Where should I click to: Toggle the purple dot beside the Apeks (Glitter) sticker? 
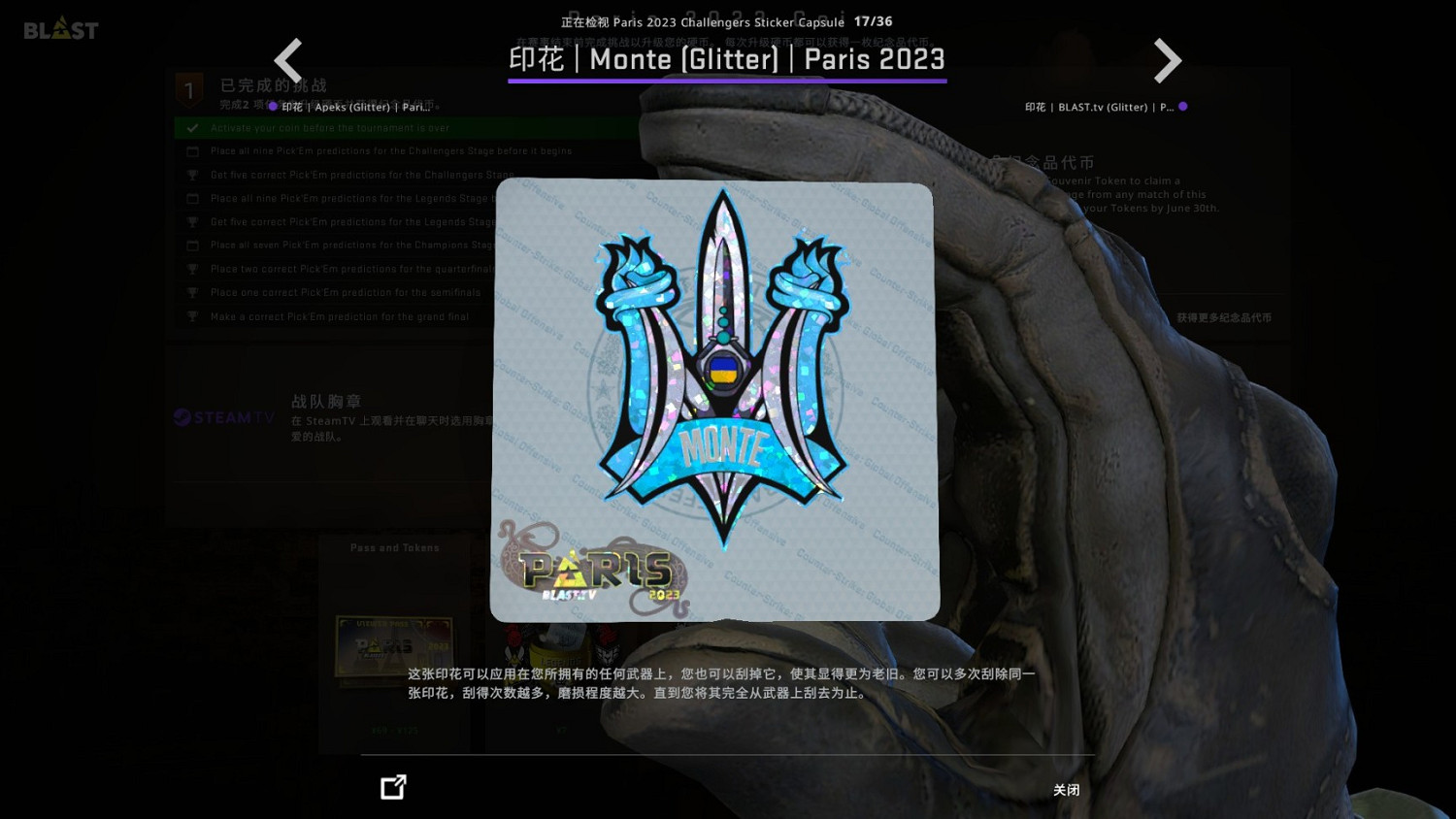pyautogui.click(x=274, y=107)
